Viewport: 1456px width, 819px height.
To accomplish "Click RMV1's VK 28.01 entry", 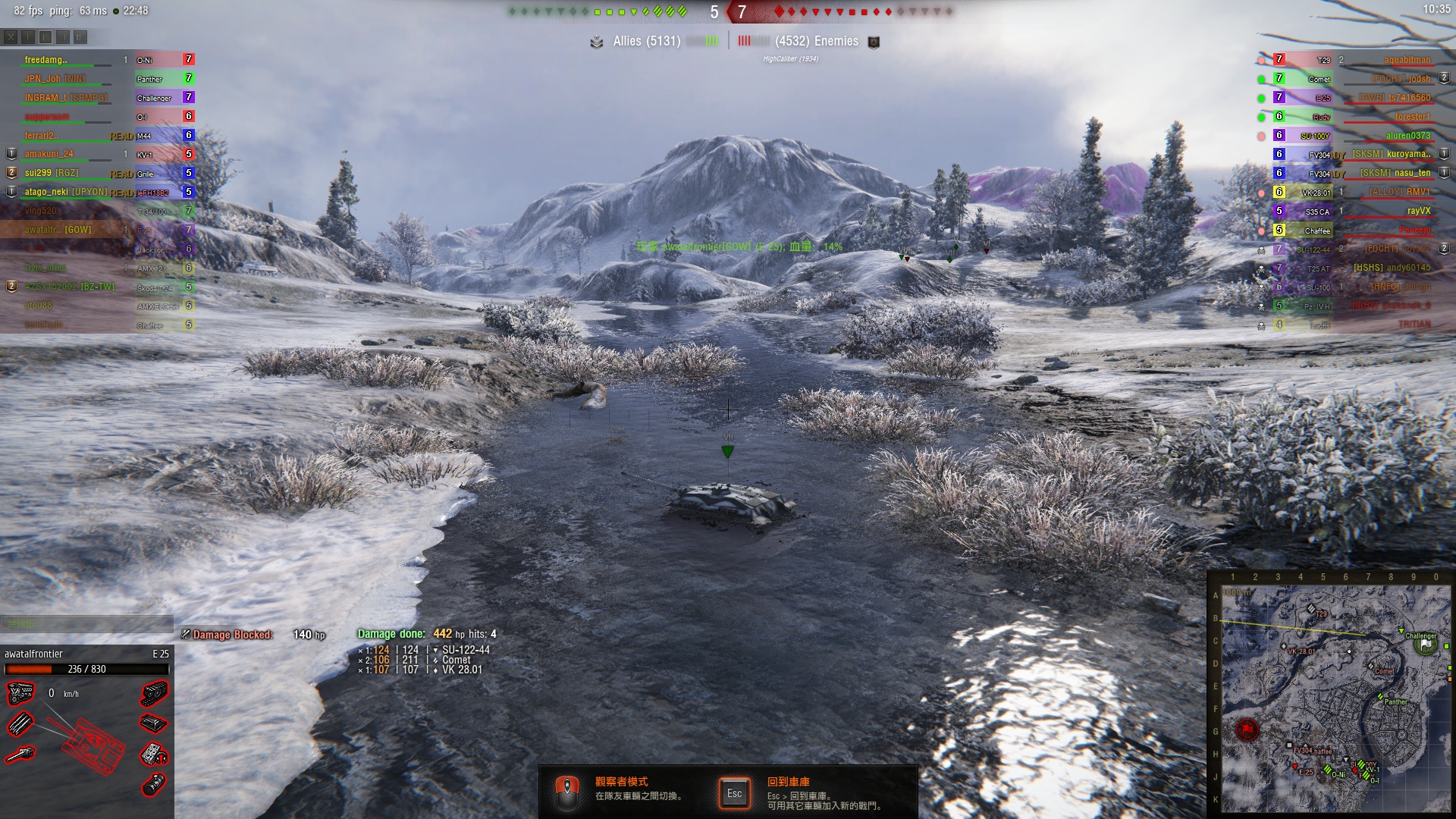I will [x=1357, y=193].
